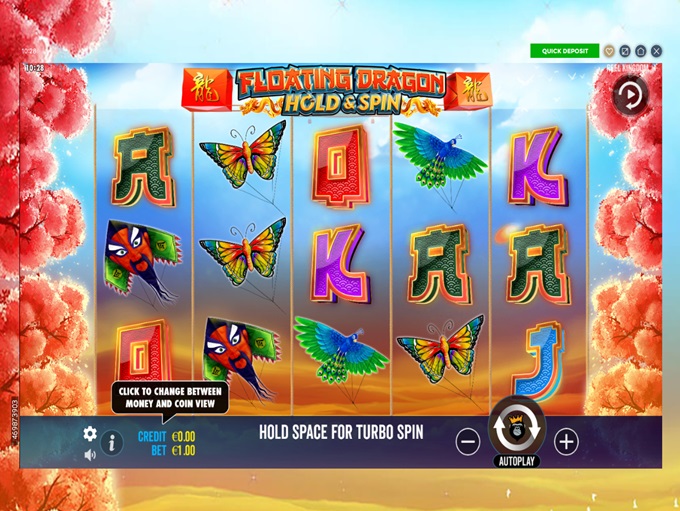The image size is (680, 511).
Task: Increase the bet with the plus button
Action: click(x=566, y=441)
